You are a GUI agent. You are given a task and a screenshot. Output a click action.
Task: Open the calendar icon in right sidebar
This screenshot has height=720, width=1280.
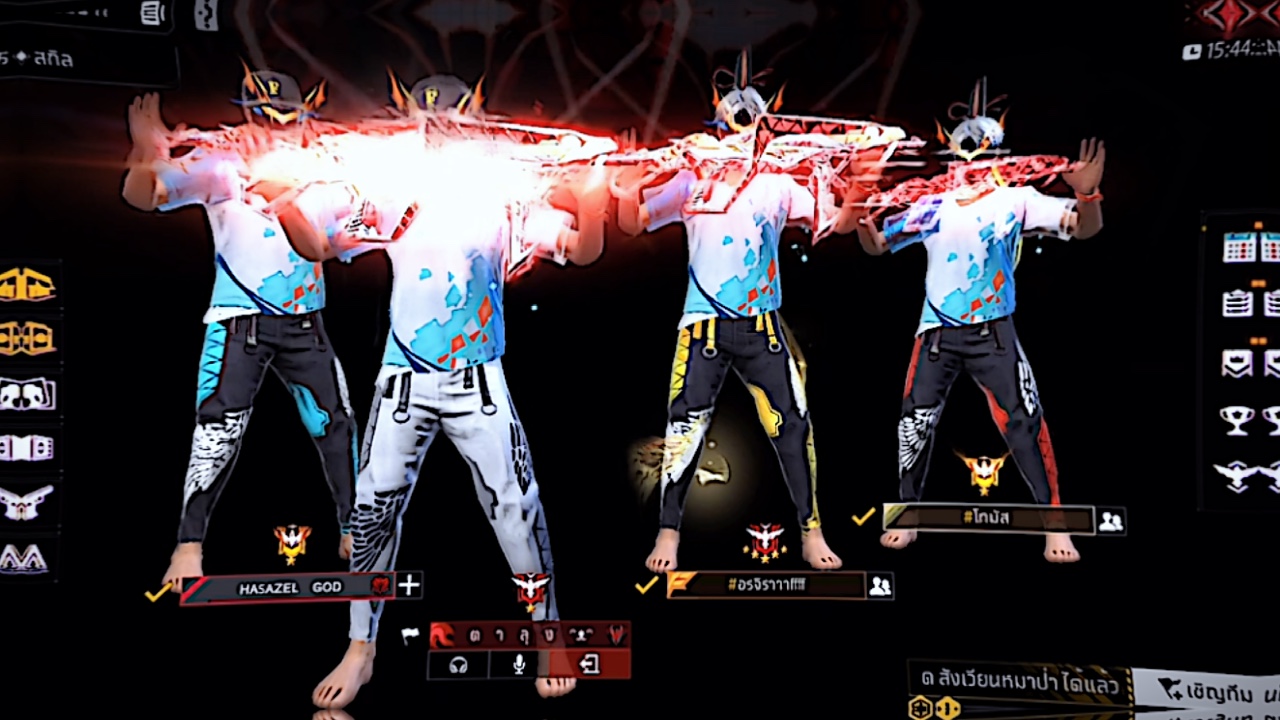pyautogui.click(x=1239, y=247)
